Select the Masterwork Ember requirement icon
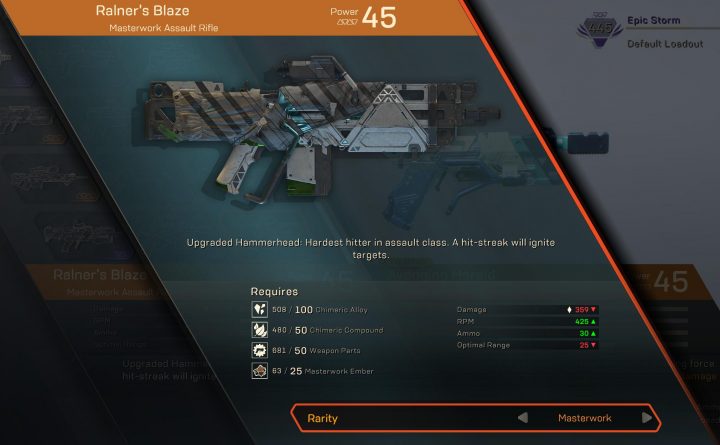 pyautogui.click(x=258, y=372)
